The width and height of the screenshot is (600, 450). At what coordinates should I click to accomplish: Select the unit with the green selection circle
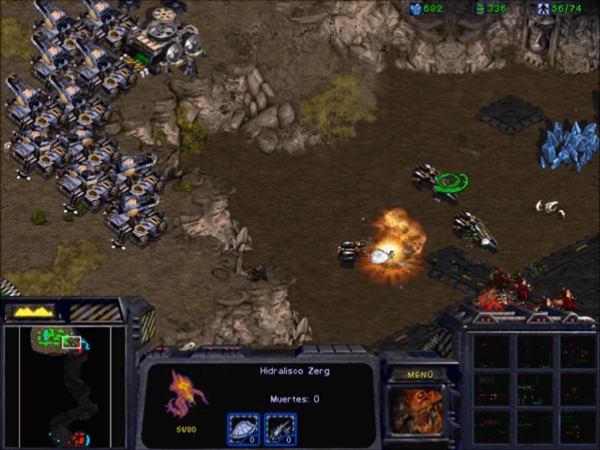coord(448,180)
